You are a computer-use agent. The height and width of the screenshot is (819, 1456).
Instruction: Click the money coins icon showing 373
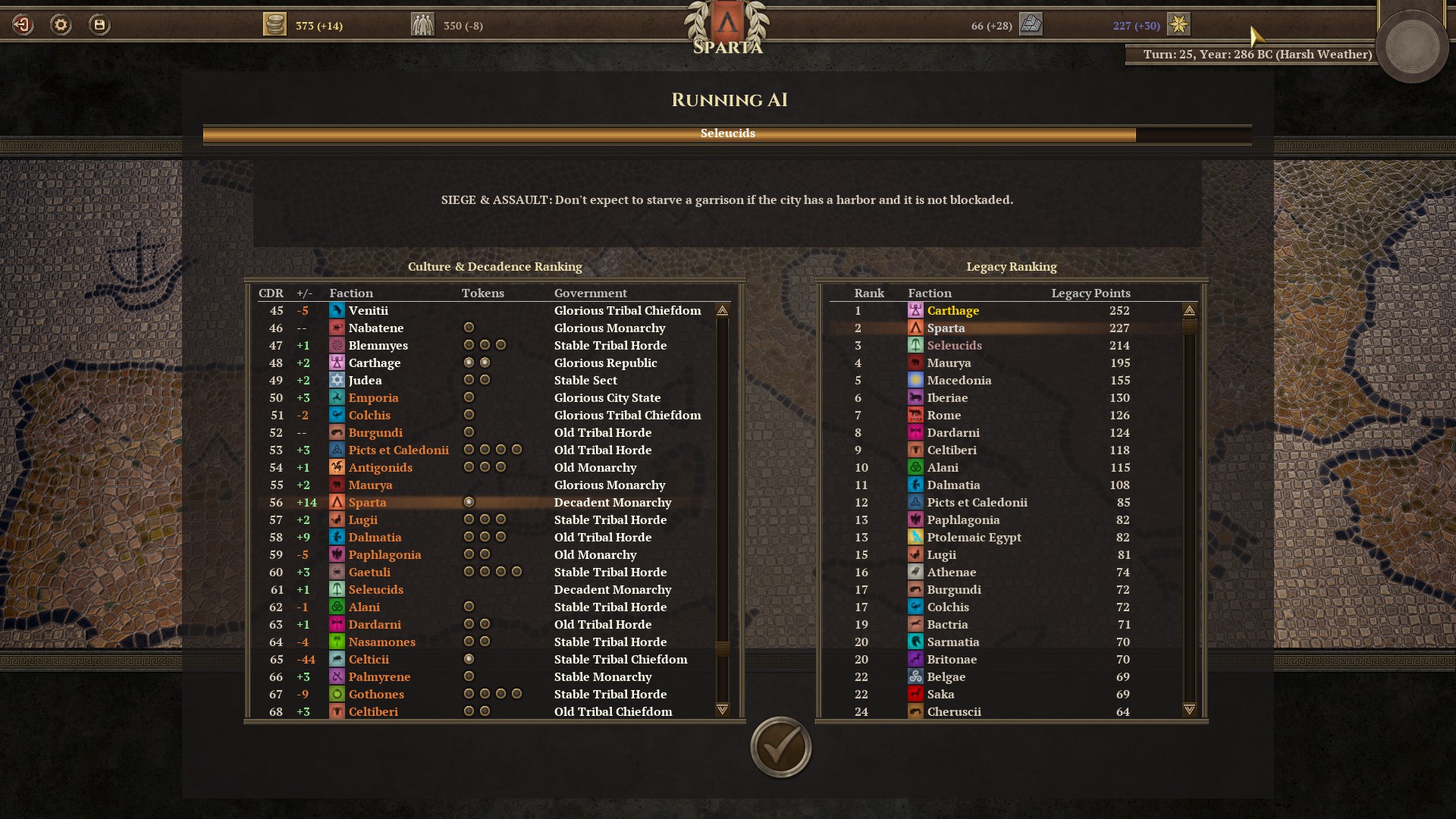click(x=276, y=24)
